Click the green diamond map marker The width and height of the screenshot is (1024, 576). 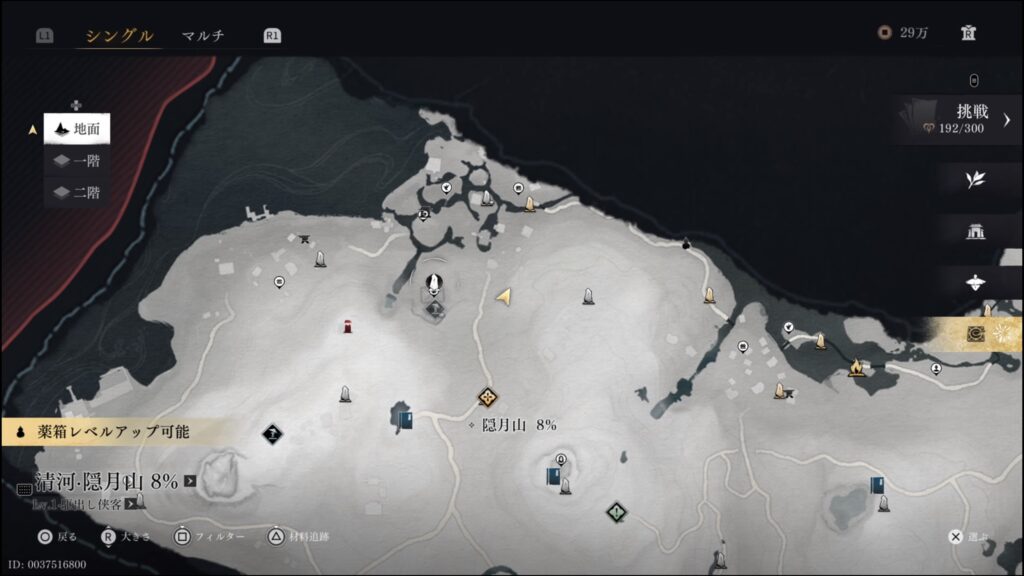point(617,512)
